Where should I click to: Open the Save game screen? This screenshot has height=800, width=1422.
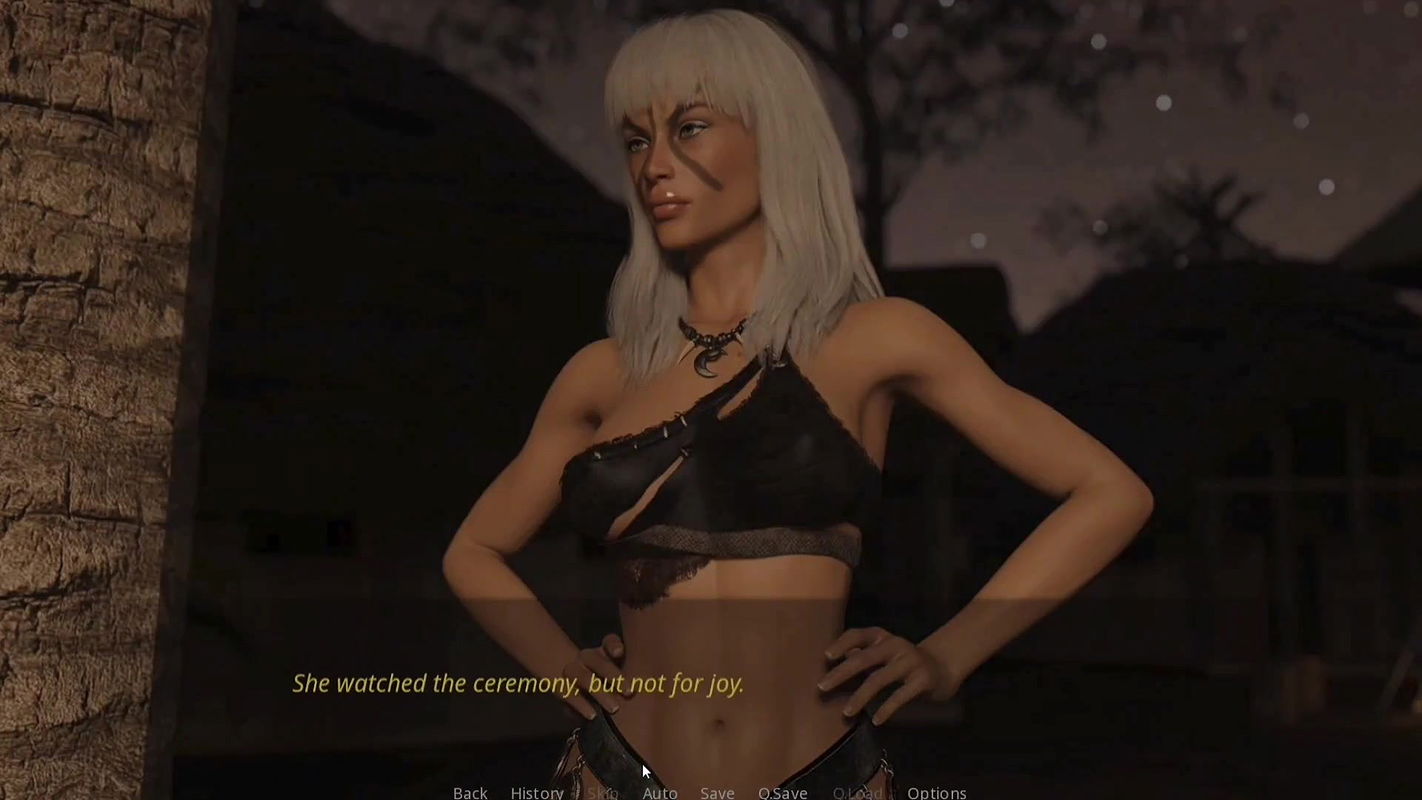click(717, 792)
